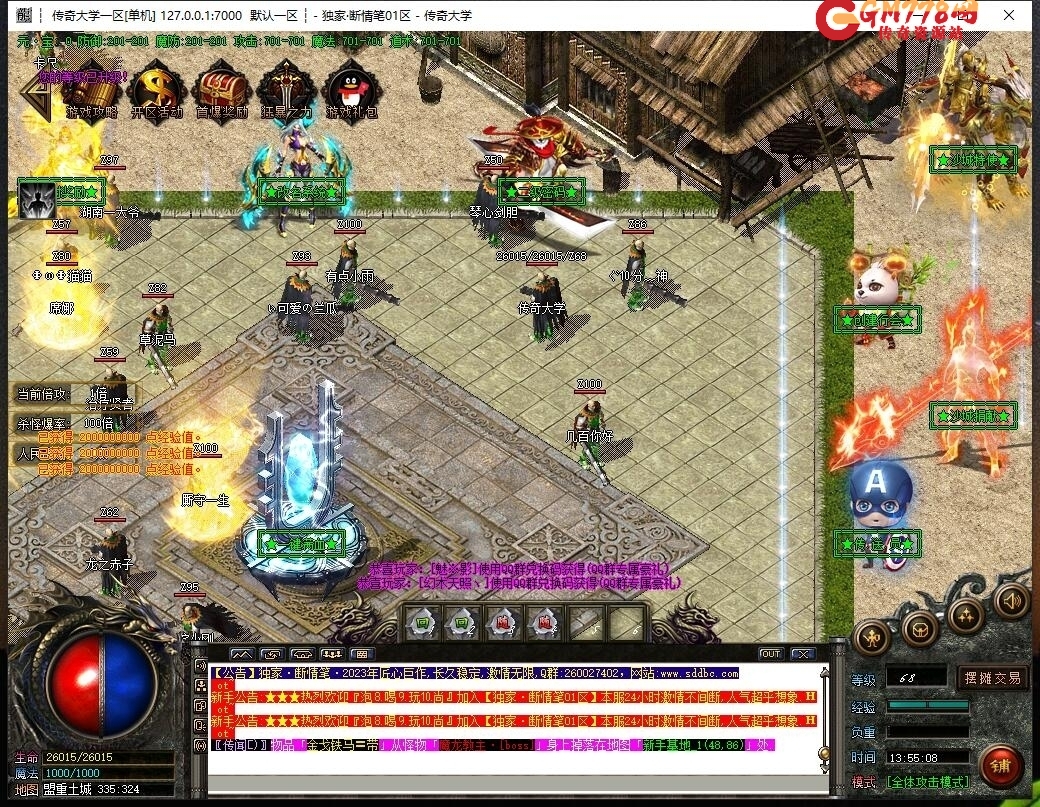Click the OUT button above the chat
Screen dimensions: 1040x807
point(770,654)
